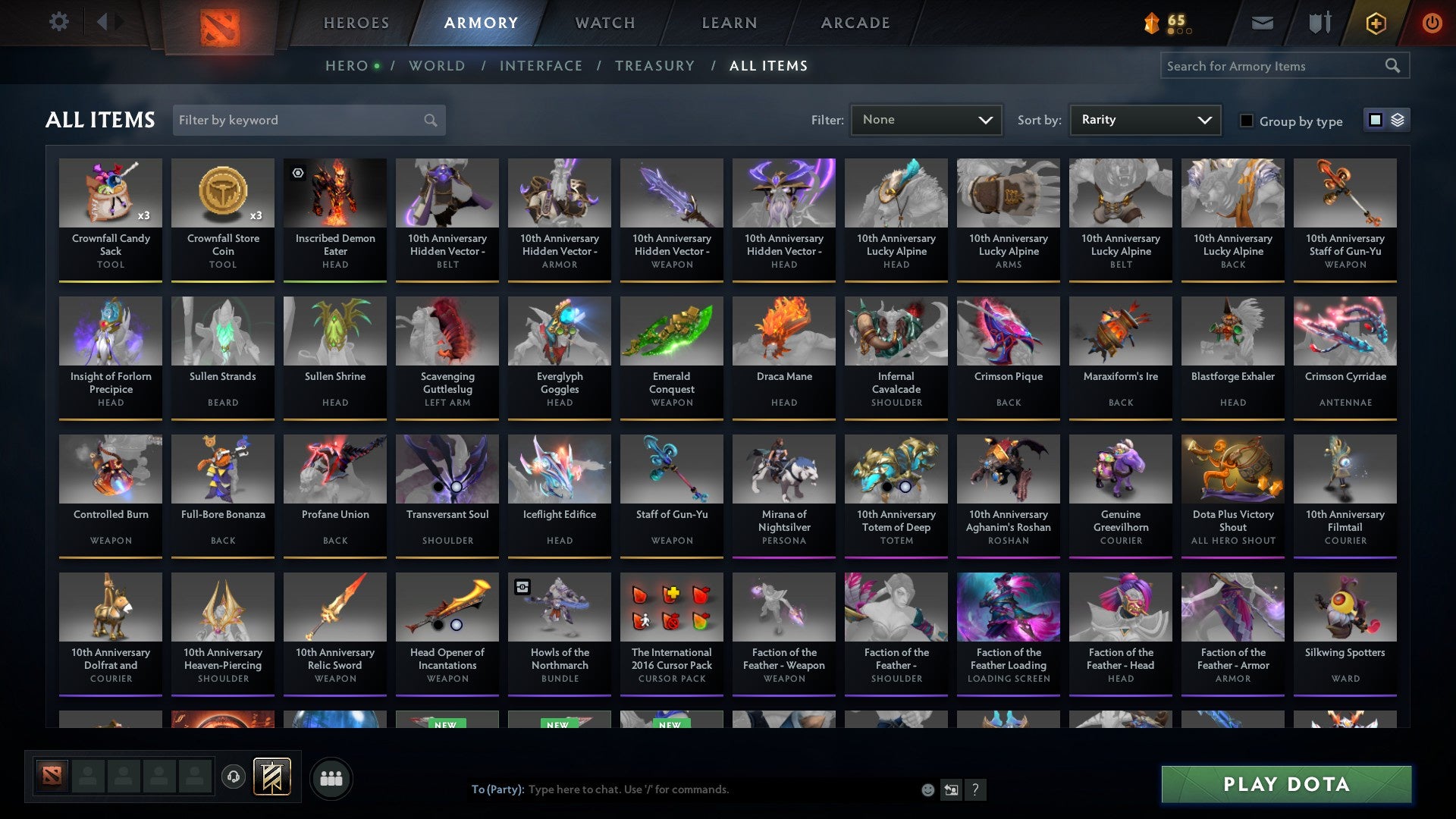Open the Sort by Rarity dropdown
This screenshot has width=1456, height=819.
1144,119
